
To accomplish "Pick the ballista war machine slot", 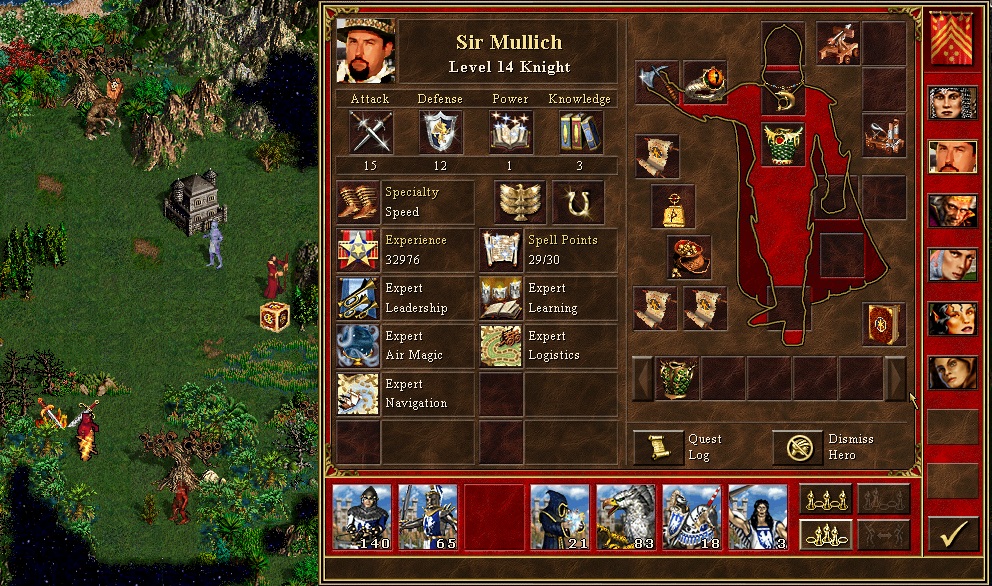I will tap(838, 43).
